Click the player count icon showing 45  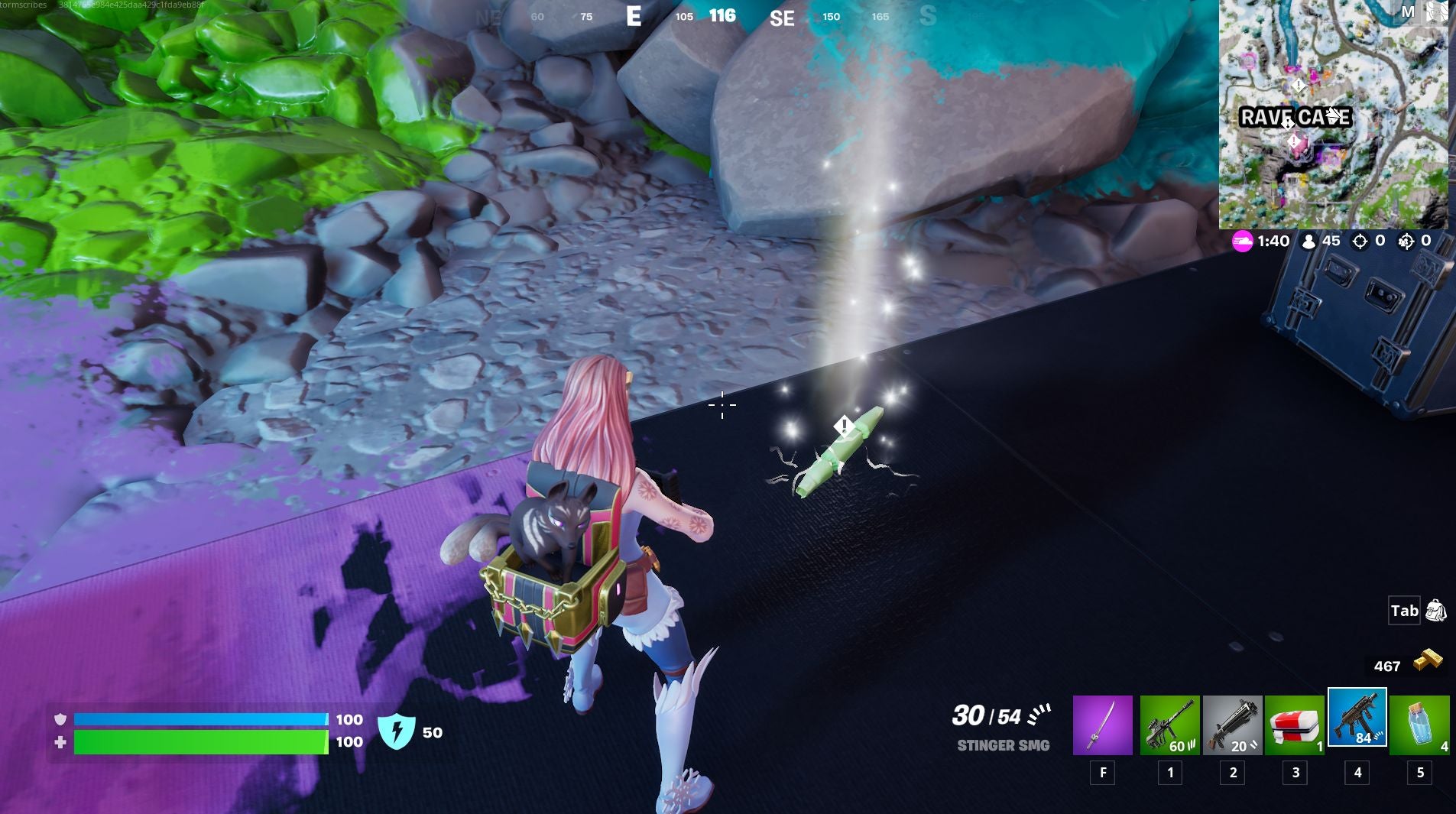point(1308,241)
